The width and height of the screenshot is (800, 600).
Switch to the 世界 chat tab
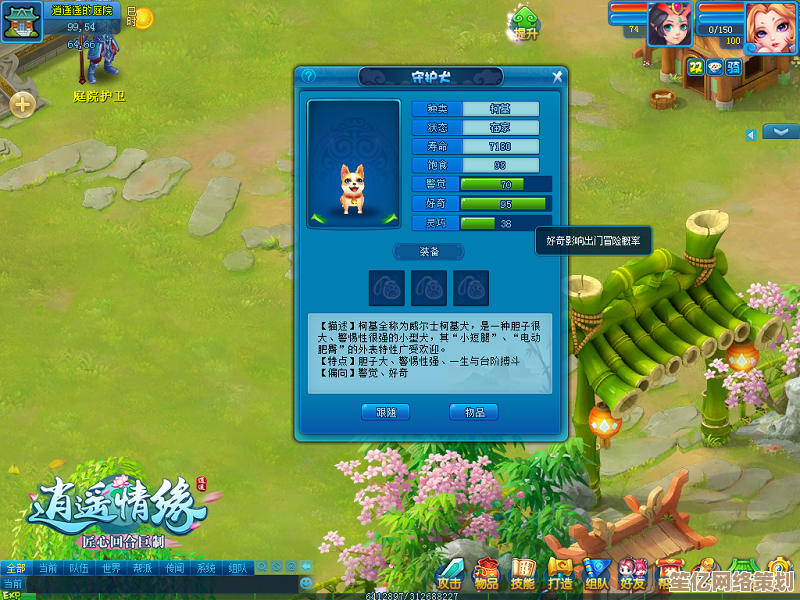point(111,568)
